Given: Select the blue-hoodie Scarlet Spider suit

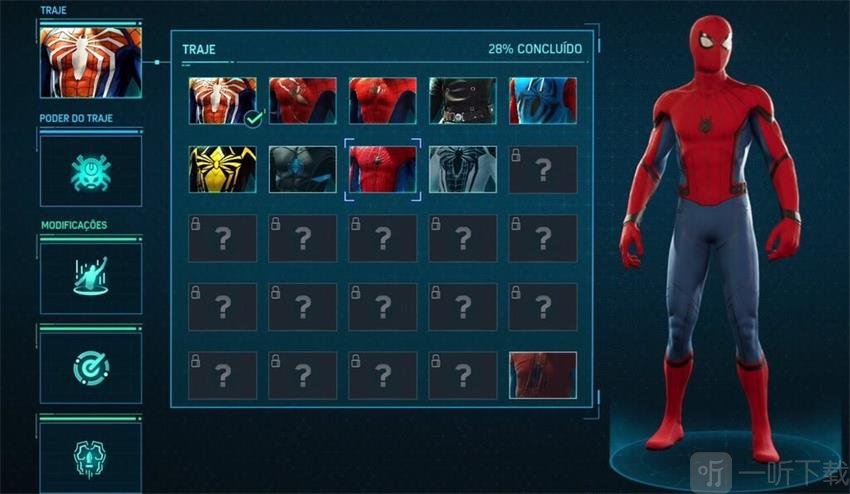Looking at the screenshot, I should (x=543, y=101).
